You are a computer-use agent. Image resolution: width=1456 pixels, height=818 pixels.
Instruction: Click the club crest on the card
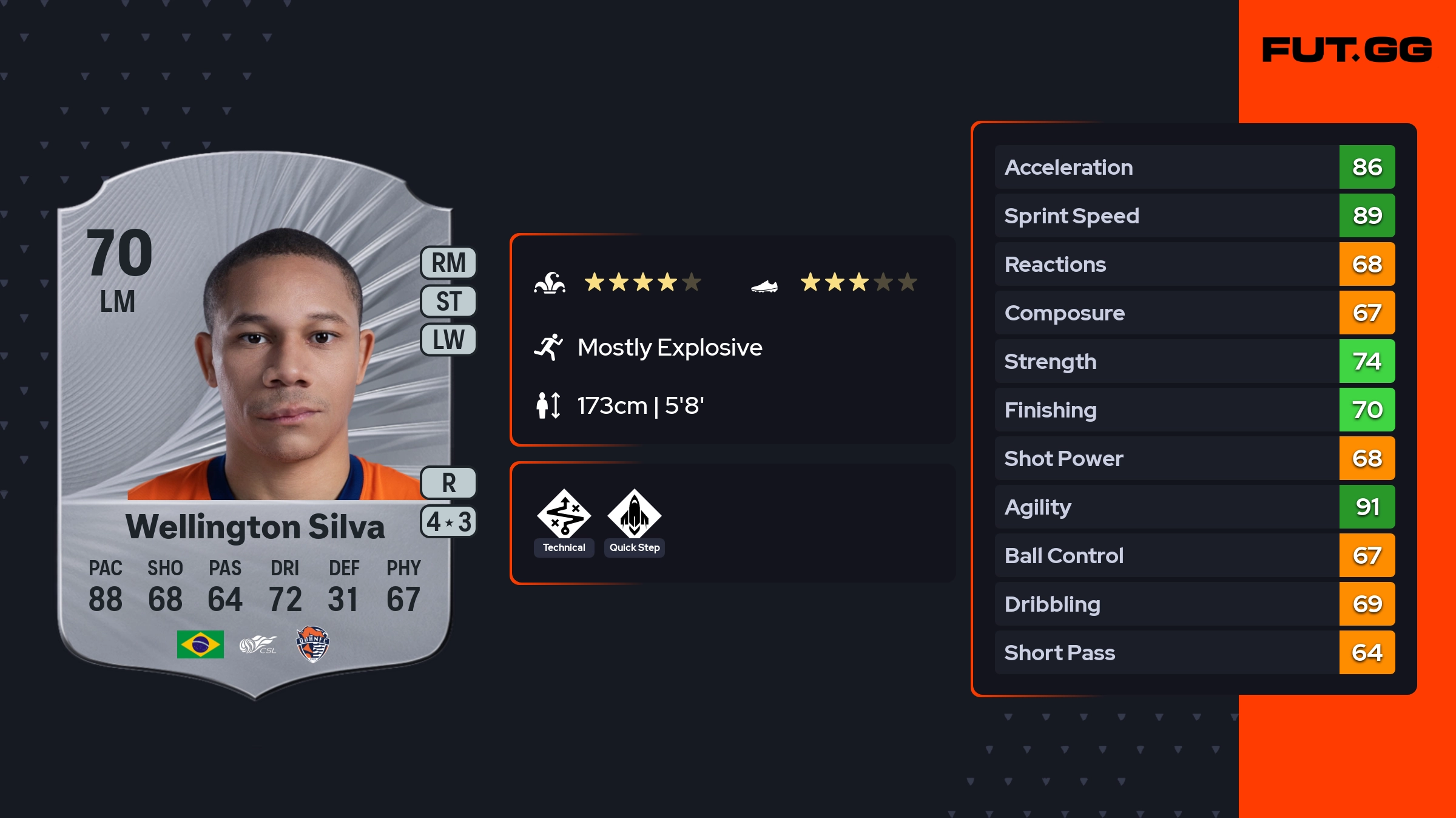(x=312, y=644)
